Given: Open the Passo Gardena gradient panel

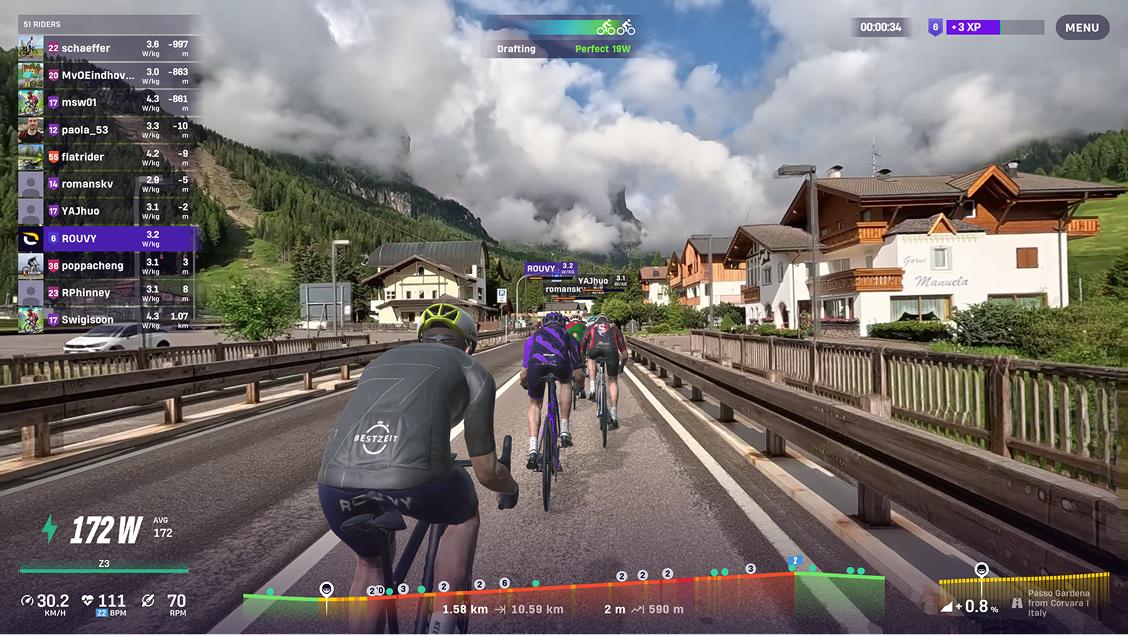Looking at the screenshot, I should click(1024, 595).
